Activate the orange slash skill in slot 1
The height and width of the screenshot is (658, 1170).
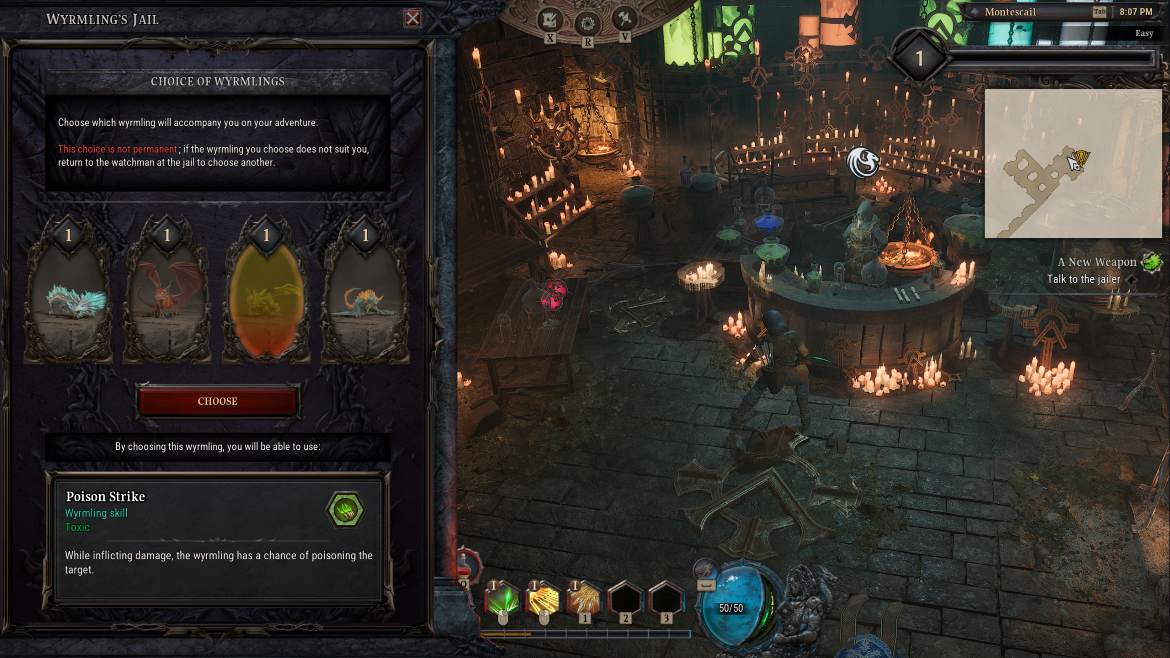coord(585,600)
